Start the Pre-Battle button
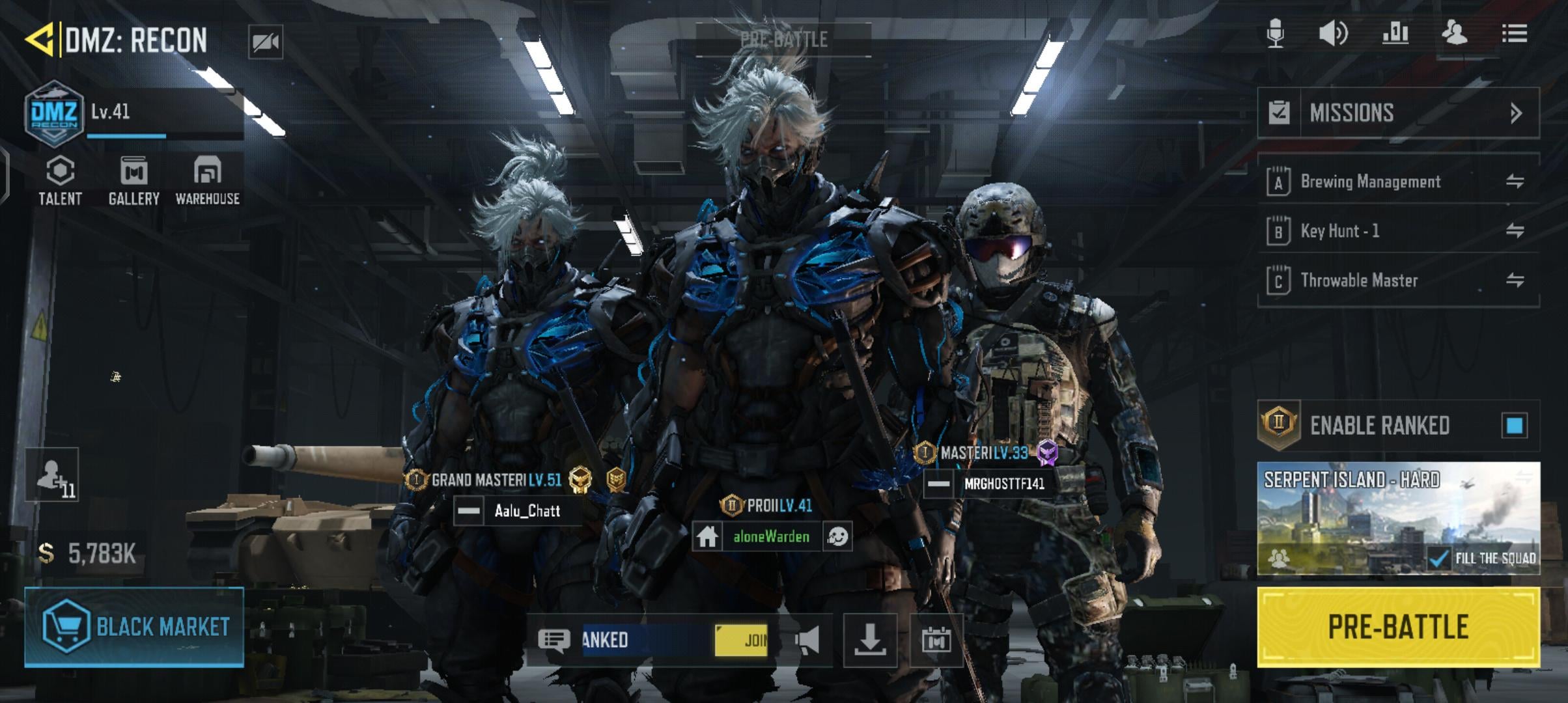The width and height of the screenshot is (1568, 703). coord(1397,627)
